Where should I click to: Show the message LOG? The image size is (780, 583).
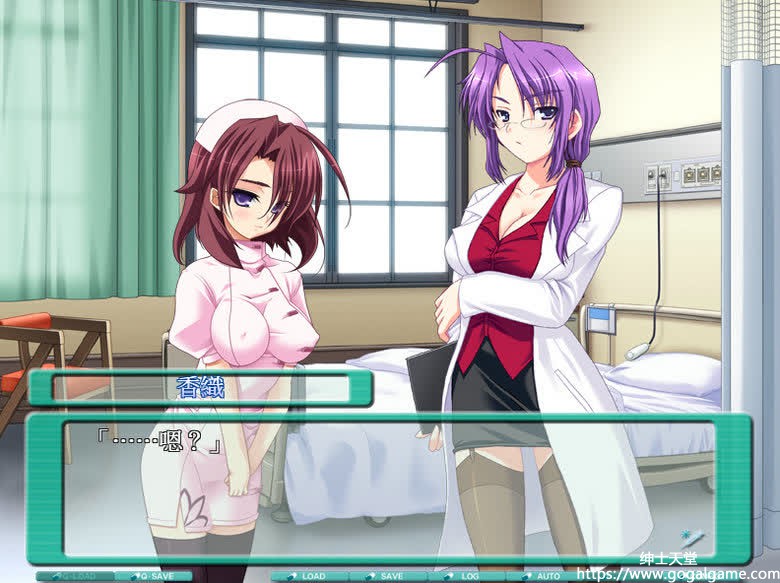point(465,576)
